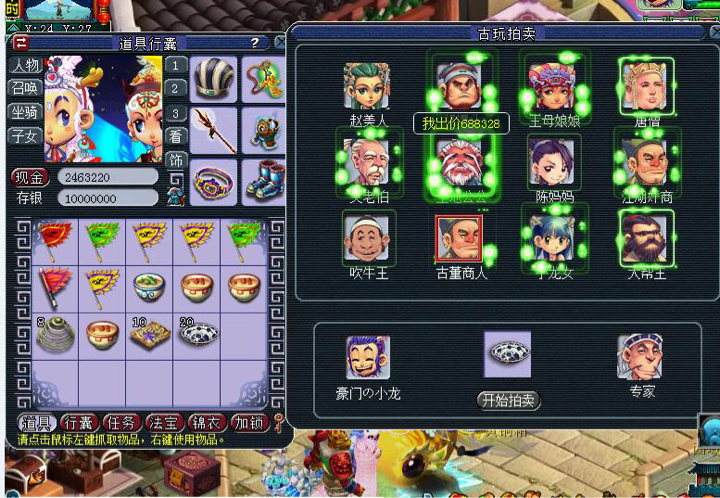Screen dimensions: 720x498
Task: Switch to the 行囊 bag tab
Action: pos(78,422)
